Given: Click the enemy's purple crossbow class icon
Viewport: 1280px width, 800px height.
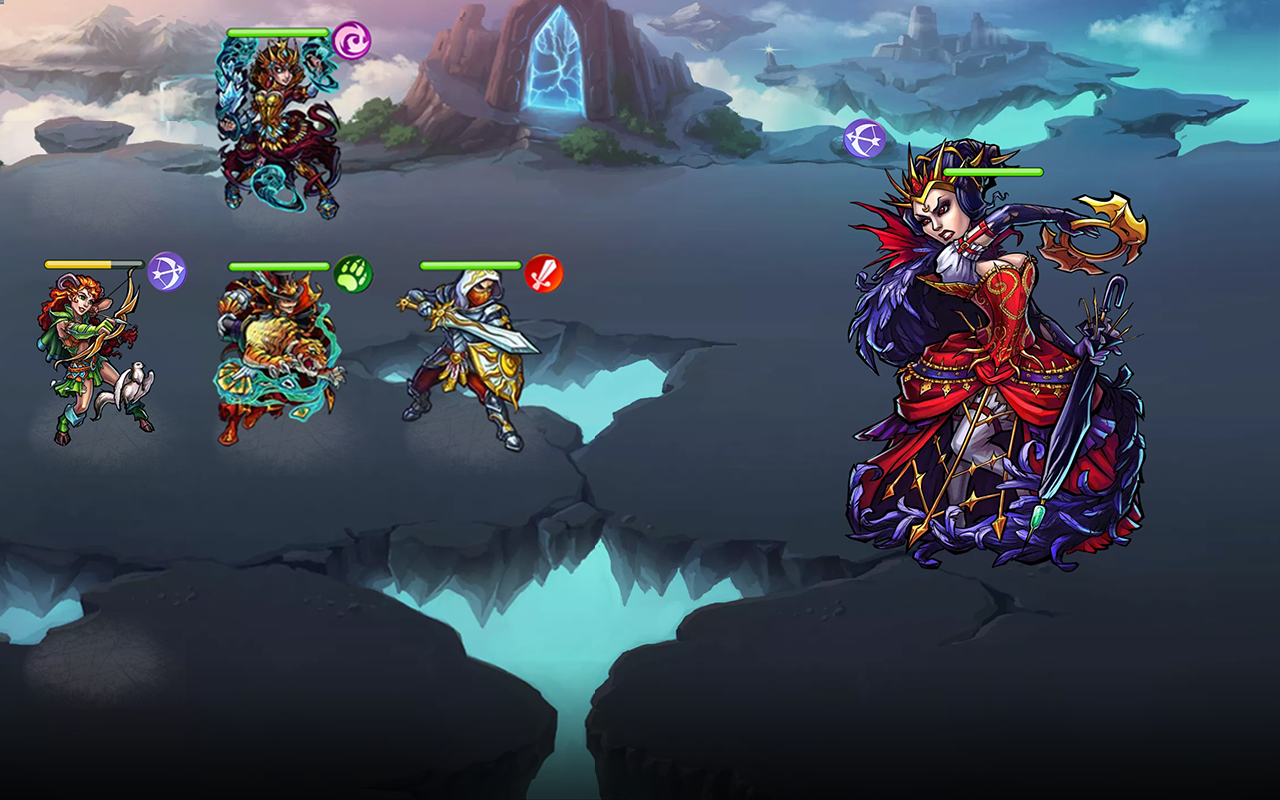Looking at the screenshot, I should 866,141.
